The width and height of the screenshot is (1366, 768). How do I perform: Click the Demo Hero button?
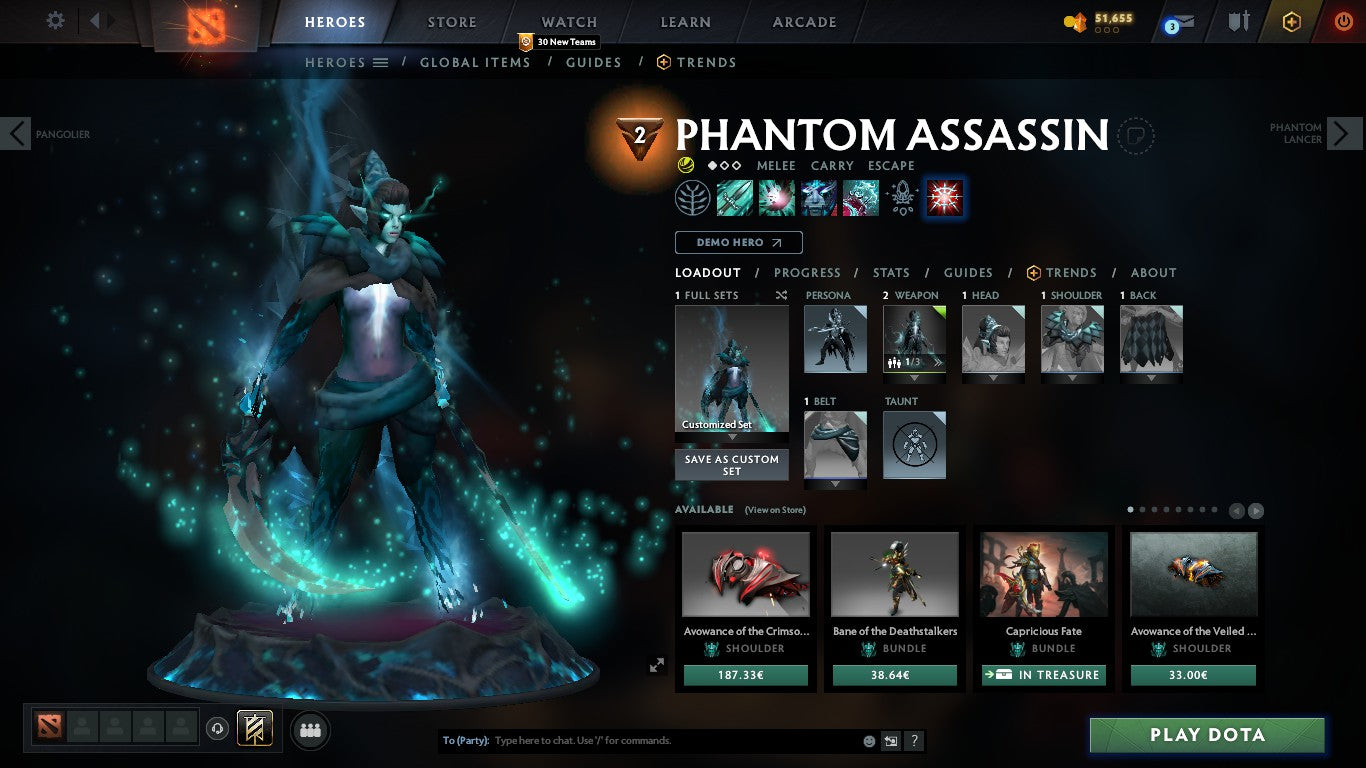click(x=738, y=242)
